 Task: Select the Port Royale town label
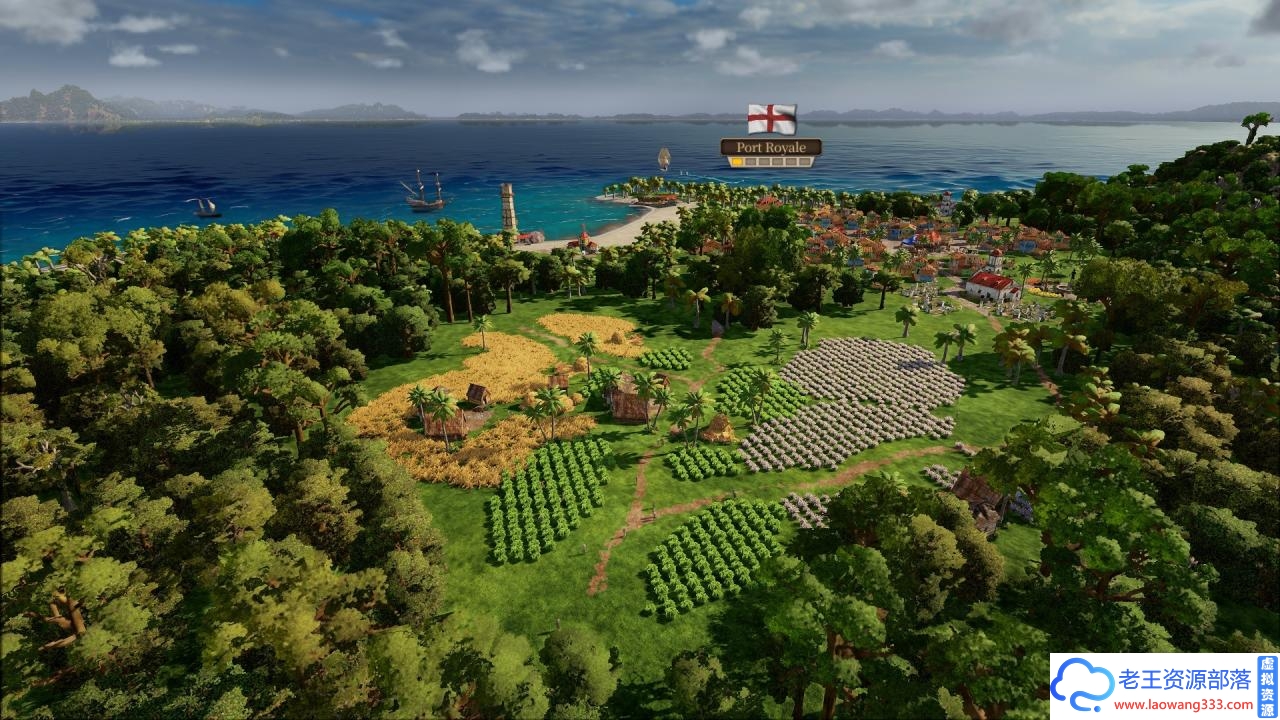click(x=770, y=147)
